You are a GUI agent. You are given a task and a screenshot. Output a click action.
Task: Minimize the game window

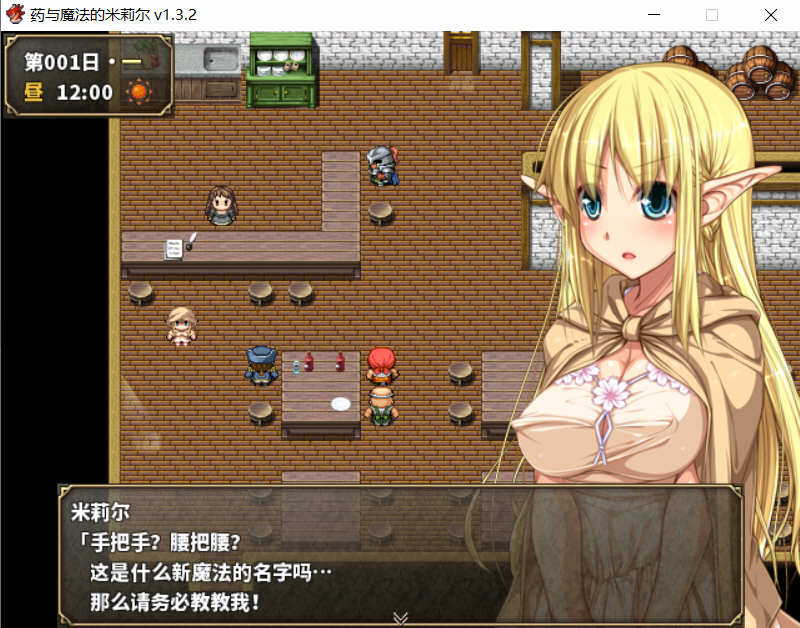click(x=655, y=15)
